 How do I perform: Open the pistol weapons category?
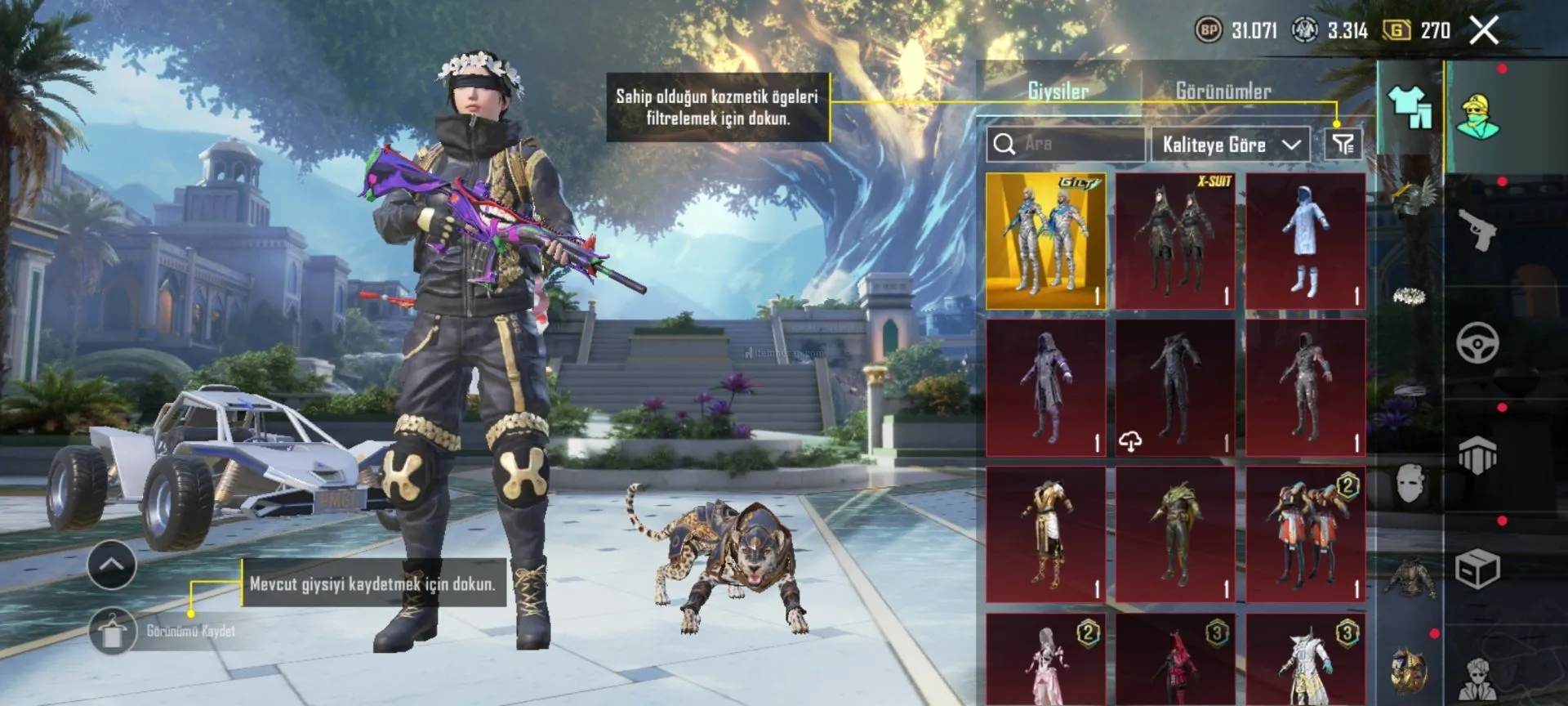[x=1477, y=230]
